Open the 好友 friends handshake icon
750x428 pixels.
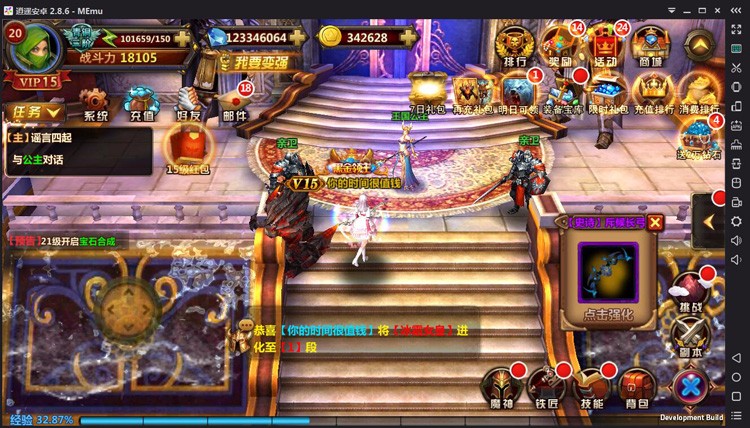[x=190, y=101]
